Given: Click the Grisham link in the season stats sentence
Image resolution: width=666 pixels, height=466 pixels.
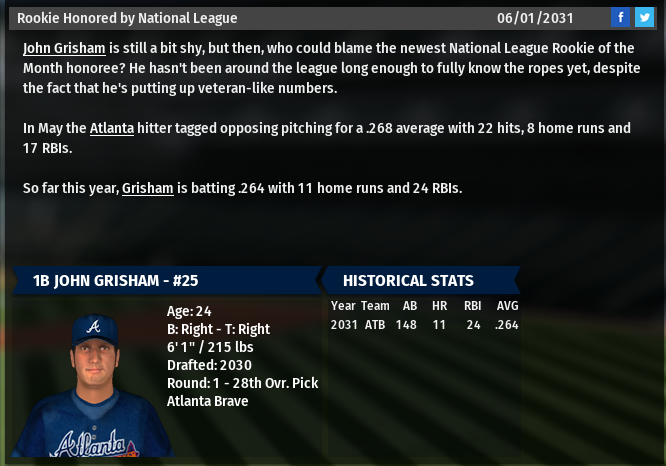Looking at the screenshot, I should click(147, 188).
